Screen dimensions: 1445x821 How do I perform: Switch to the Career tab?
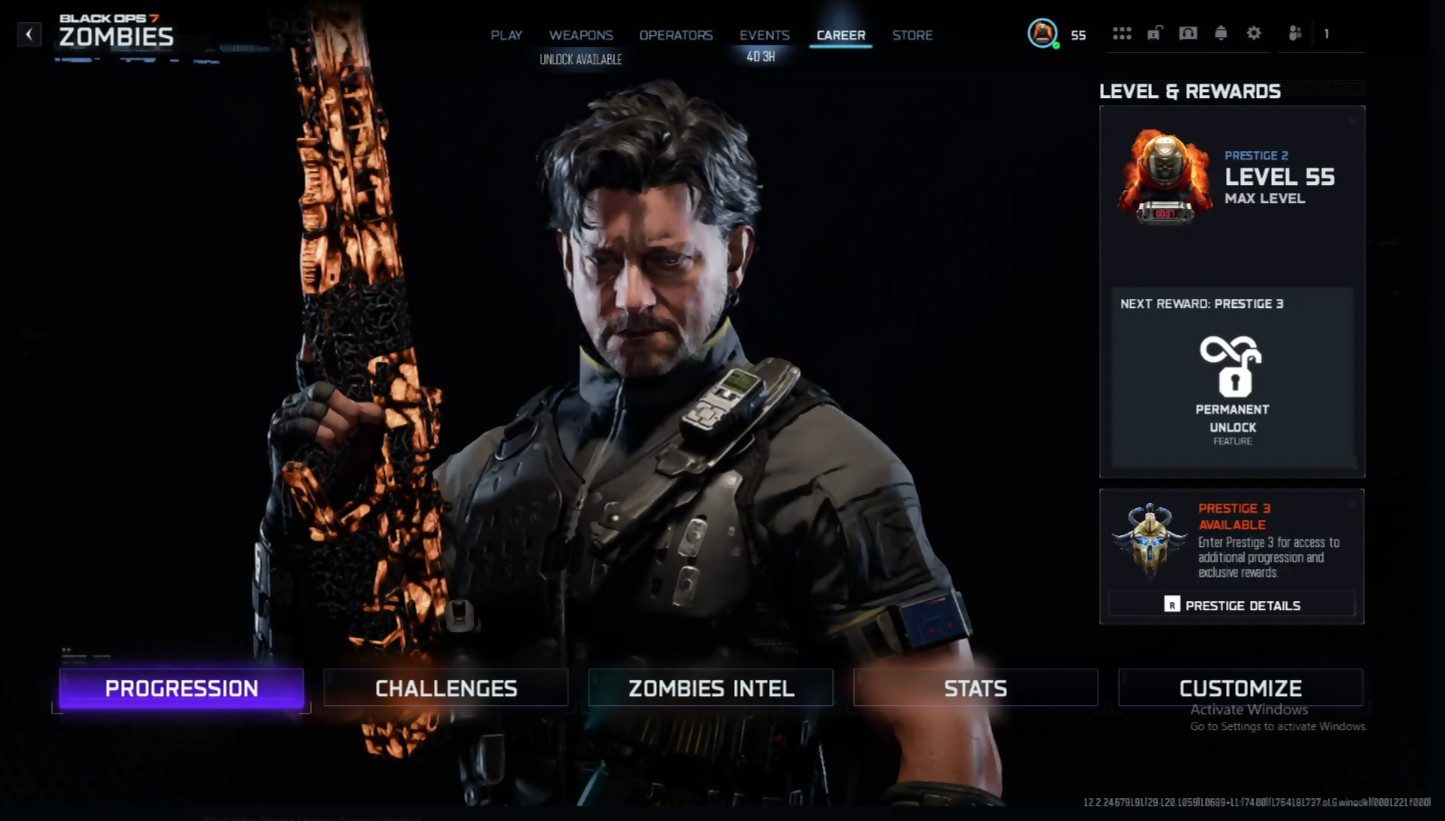coord(841,35)
